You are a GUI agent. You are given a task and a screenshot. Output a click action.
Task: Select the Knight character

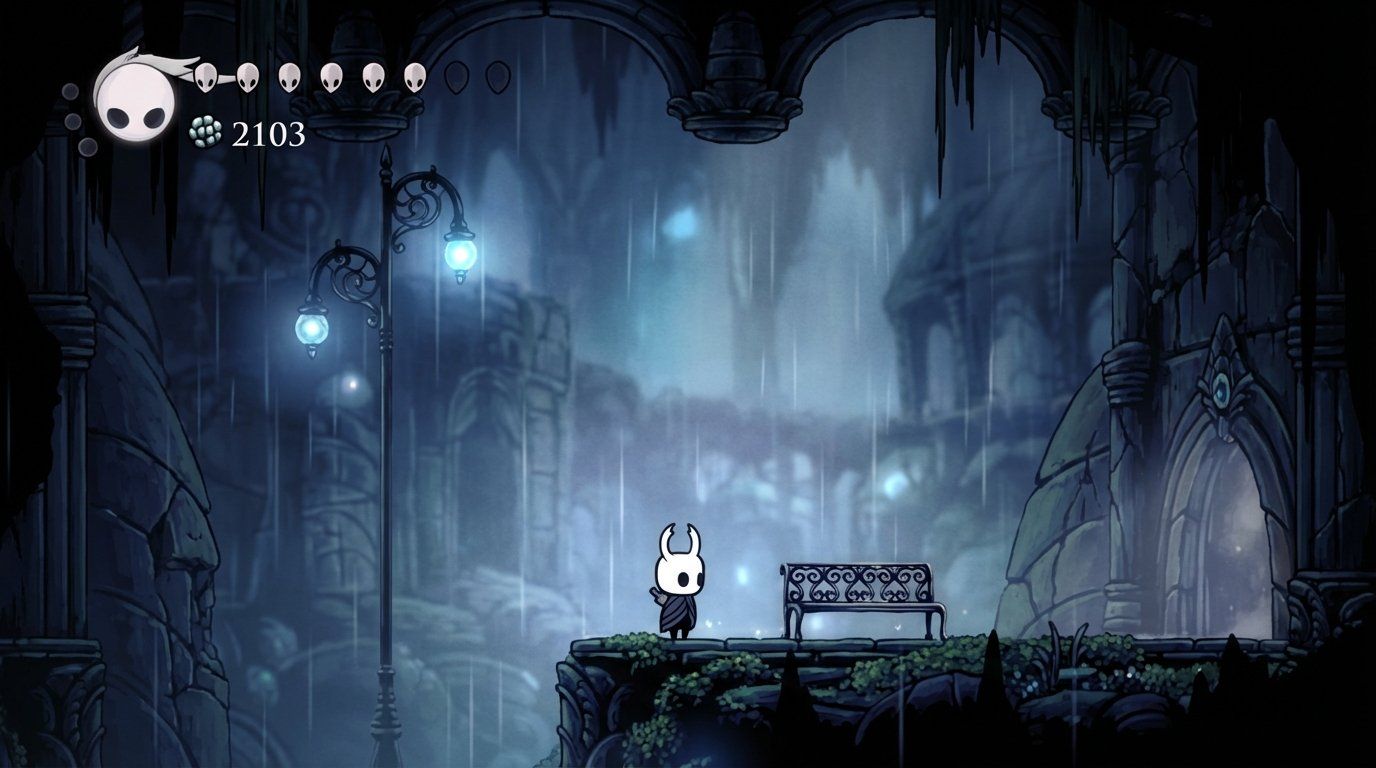coord(680,580)
